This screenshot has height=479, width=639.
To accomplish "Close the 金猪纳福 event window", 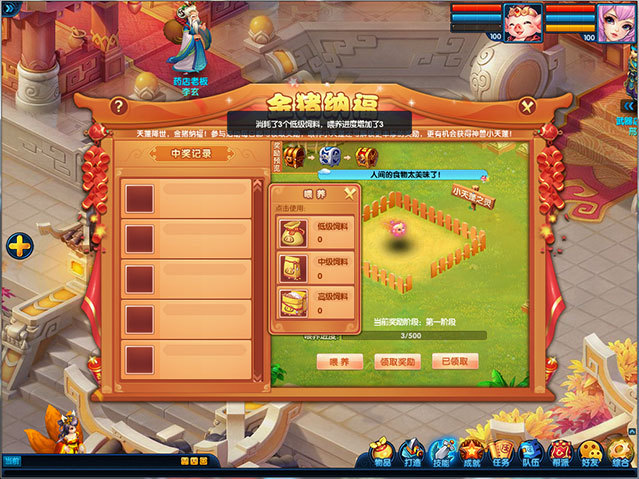I will [527, 105].
